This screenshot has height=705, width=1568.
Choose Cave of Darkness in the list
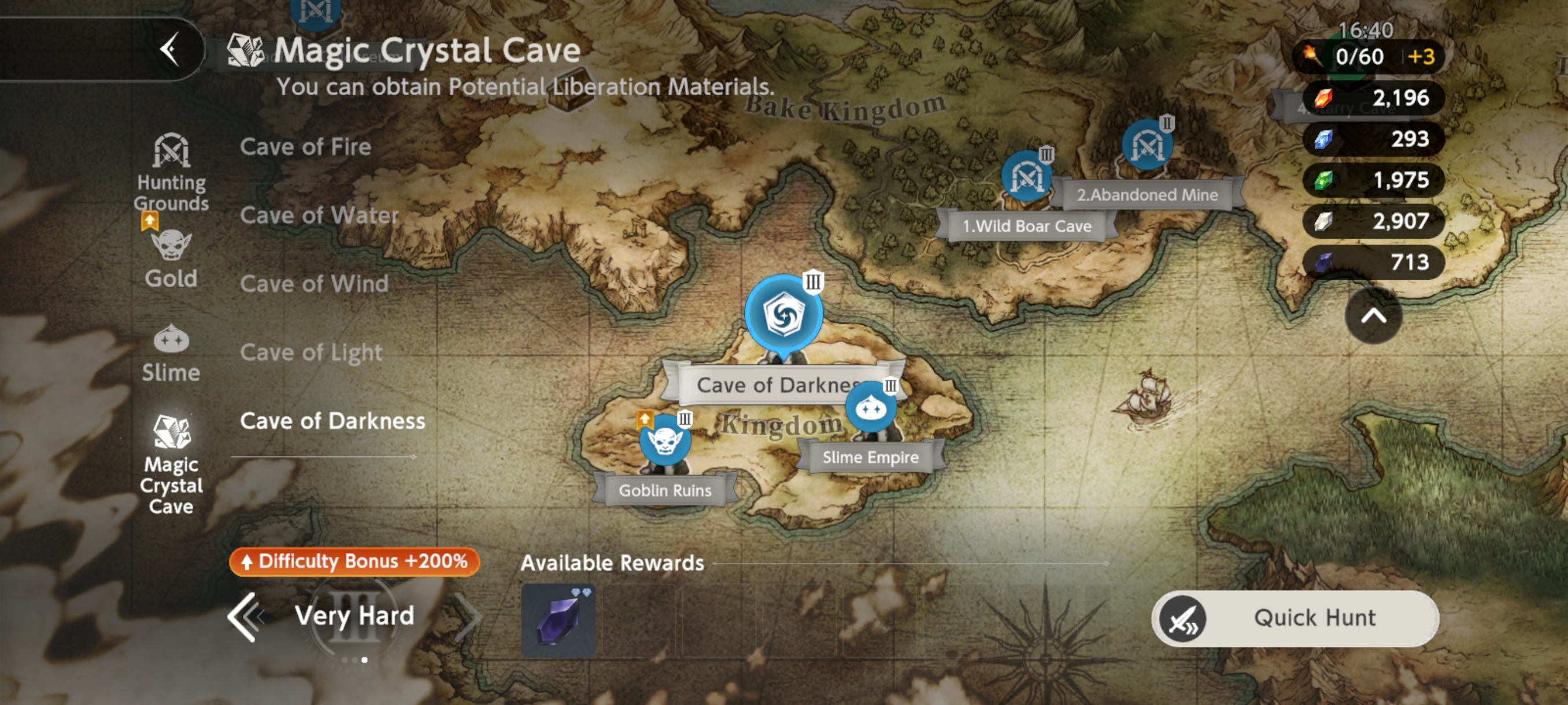[x=332, y=421]
